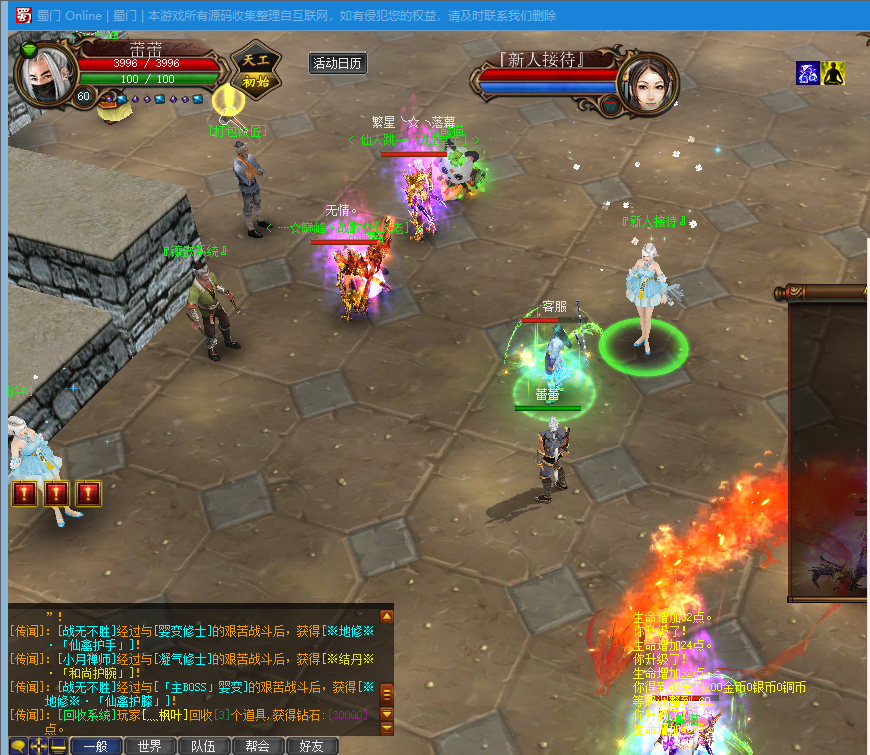Click the yellow speech bubble chat icon
Image resolution: width=870 pixels, height=755 pixels.
click(x=18, y=746)
